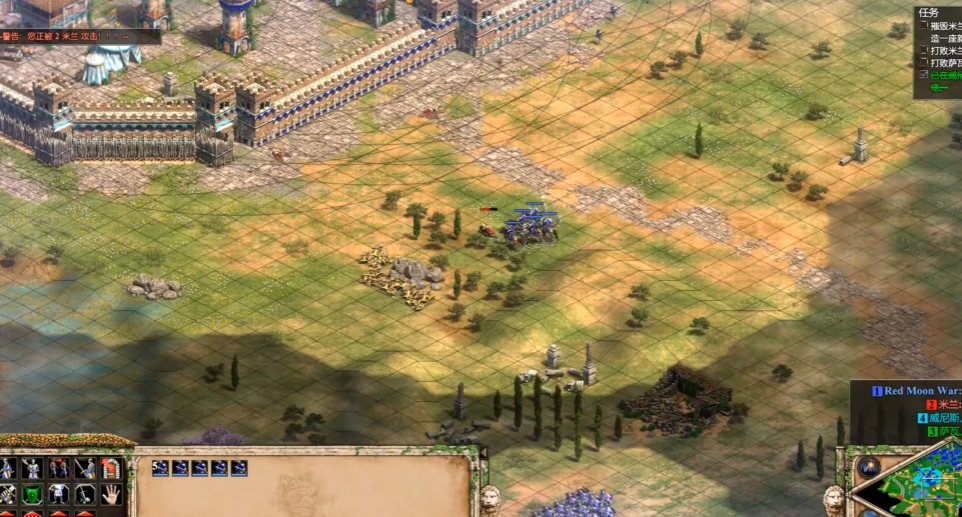Click the flare signal button beside minimap
This screenshot has height=517, width=962.
pos(869,466)
